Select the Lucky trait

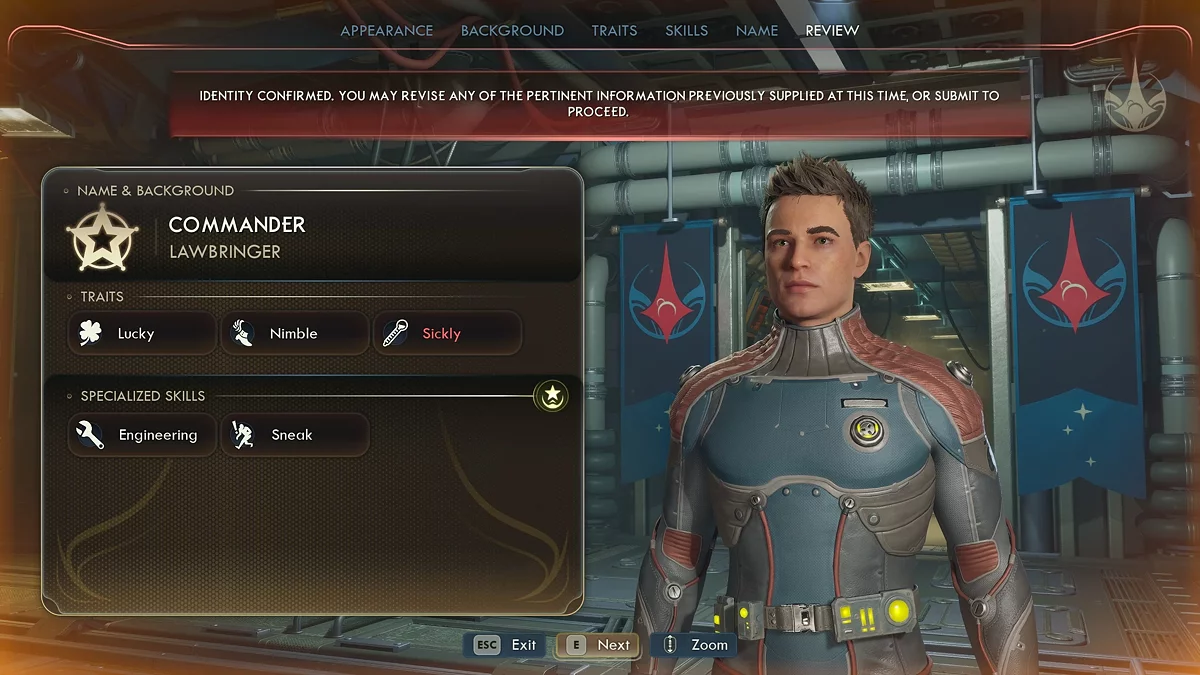pyautogui.click(x=141, y=334)
